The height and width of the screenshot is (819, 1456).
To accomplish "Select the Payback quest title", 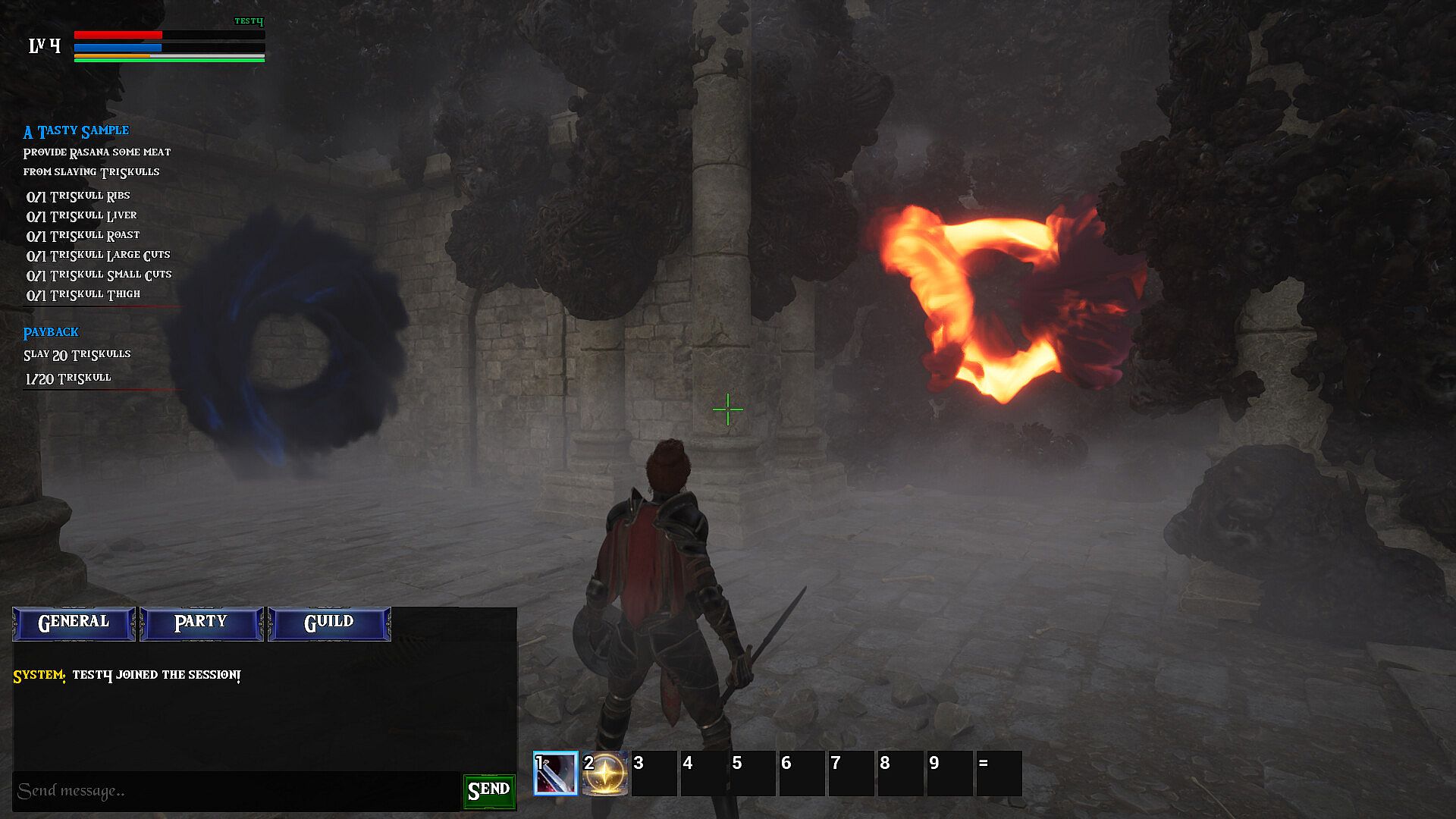I will coord(51,332).
